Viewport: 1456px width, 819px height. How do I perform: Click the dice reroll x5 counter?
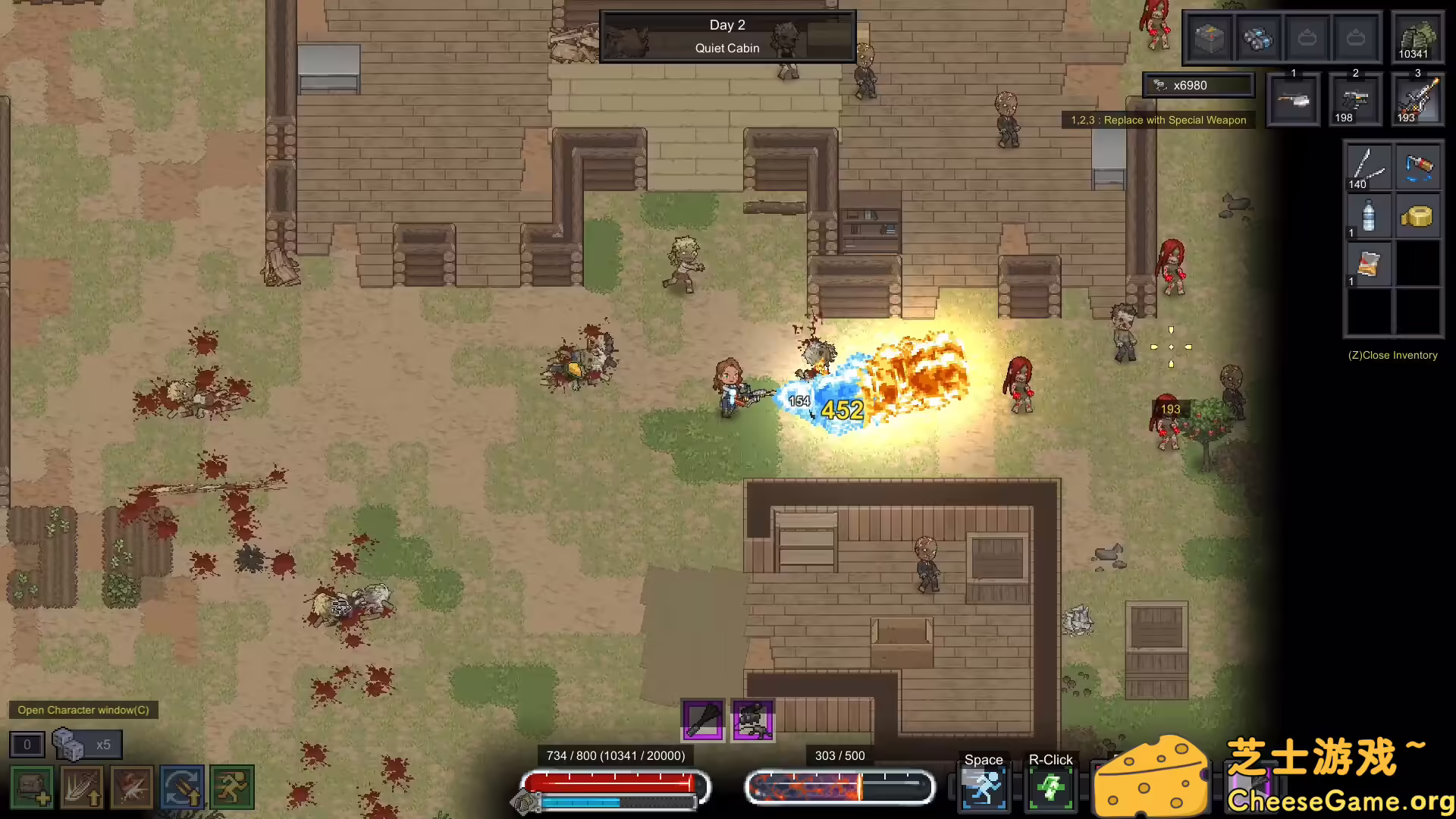click(86, 745)
